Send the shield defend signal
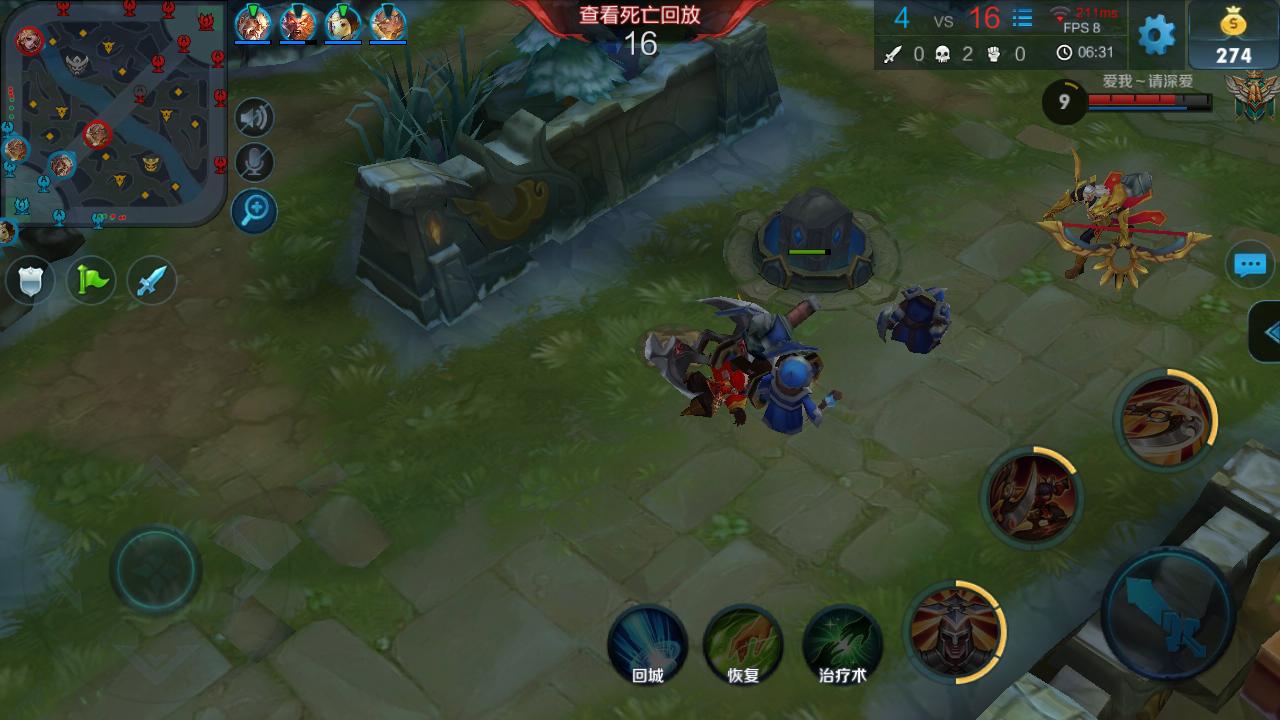 point(30,281)
